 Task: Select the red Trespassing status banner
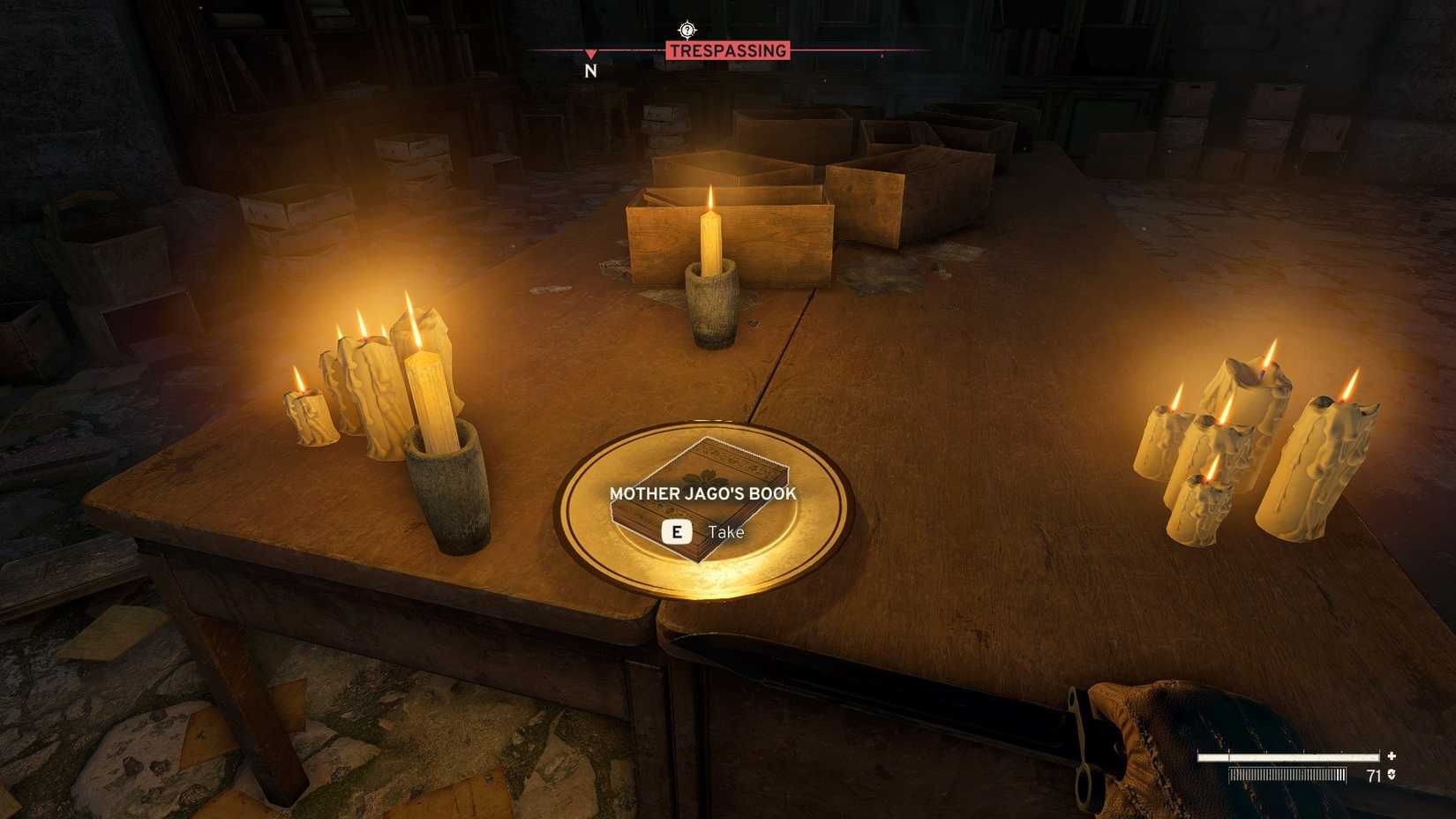(x=727, y=51)
